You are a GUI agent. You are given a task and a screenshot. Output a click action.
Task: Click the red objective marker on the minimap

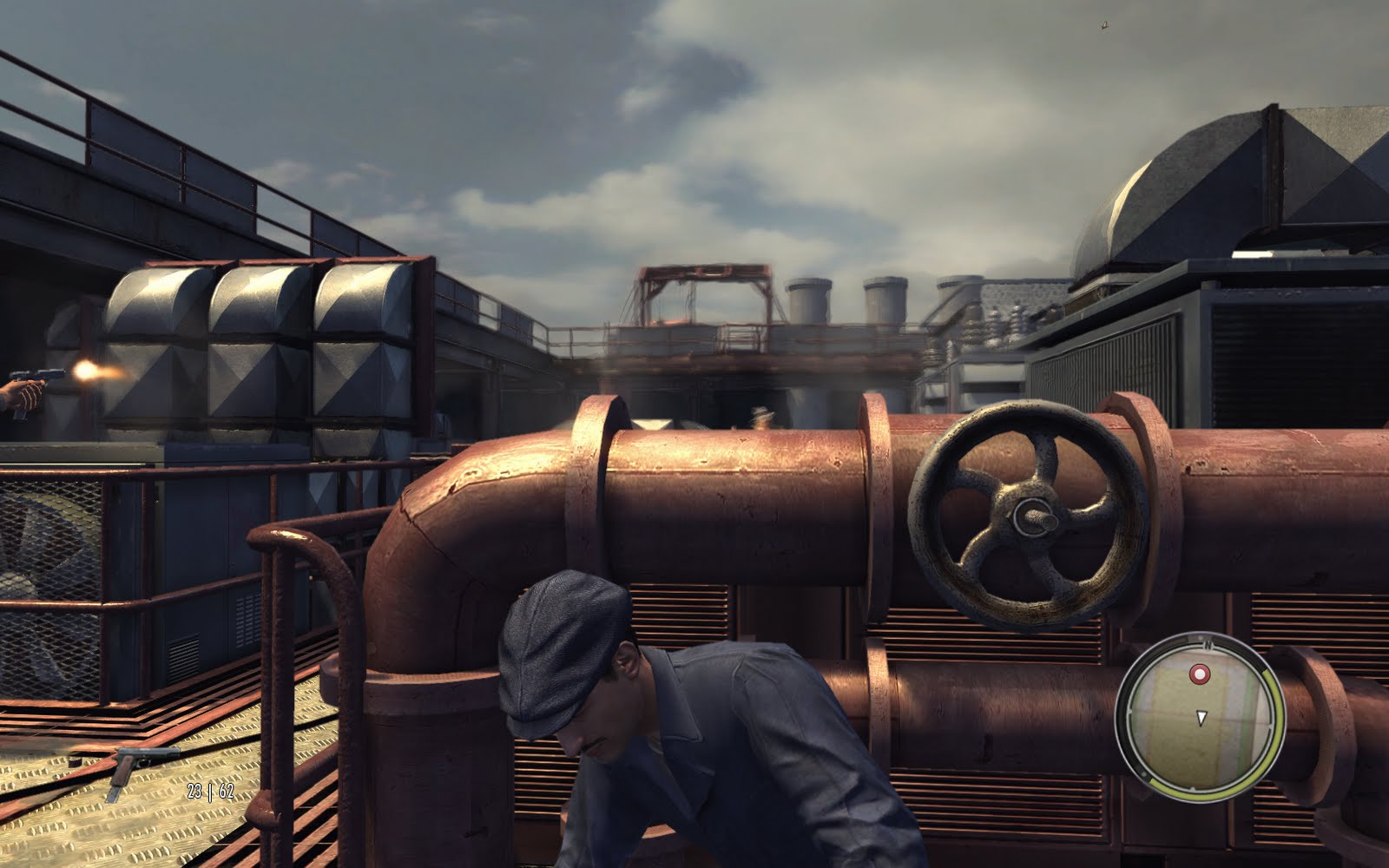pos(1200,674)
